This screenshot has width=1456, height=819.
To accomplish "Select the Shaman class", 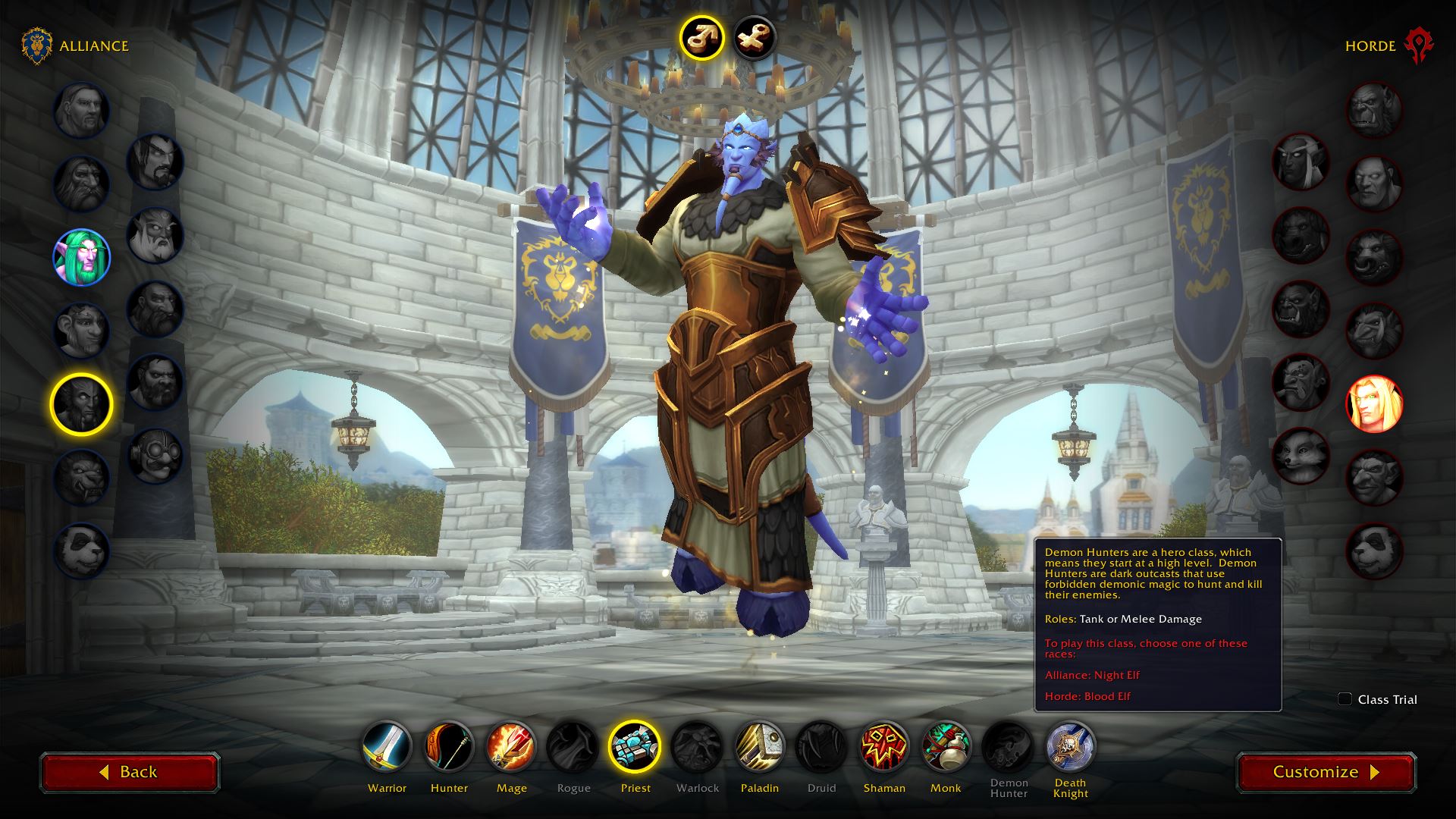I will coord(883,746).
